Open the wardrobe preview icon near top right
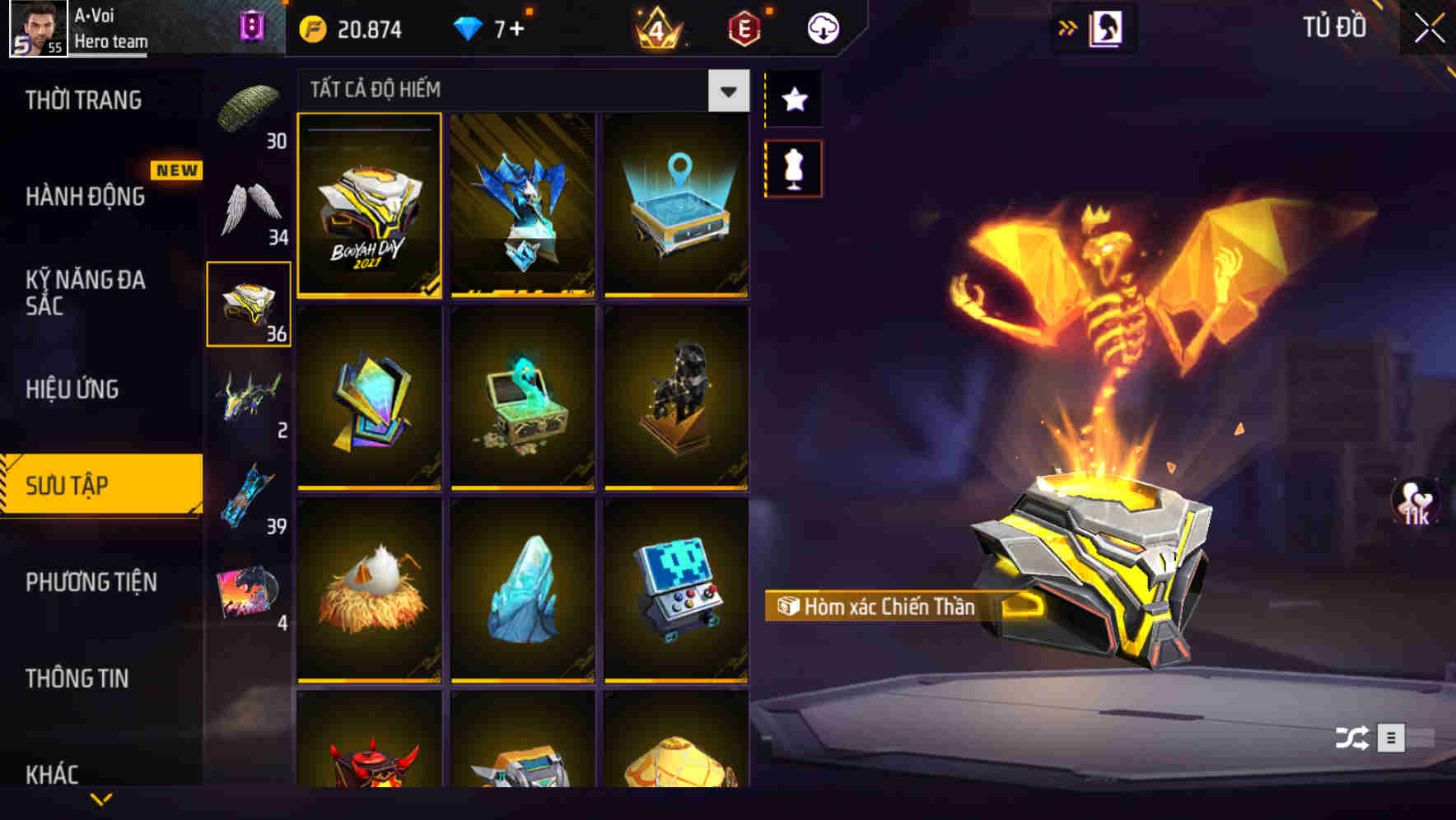 [1104, 26]
